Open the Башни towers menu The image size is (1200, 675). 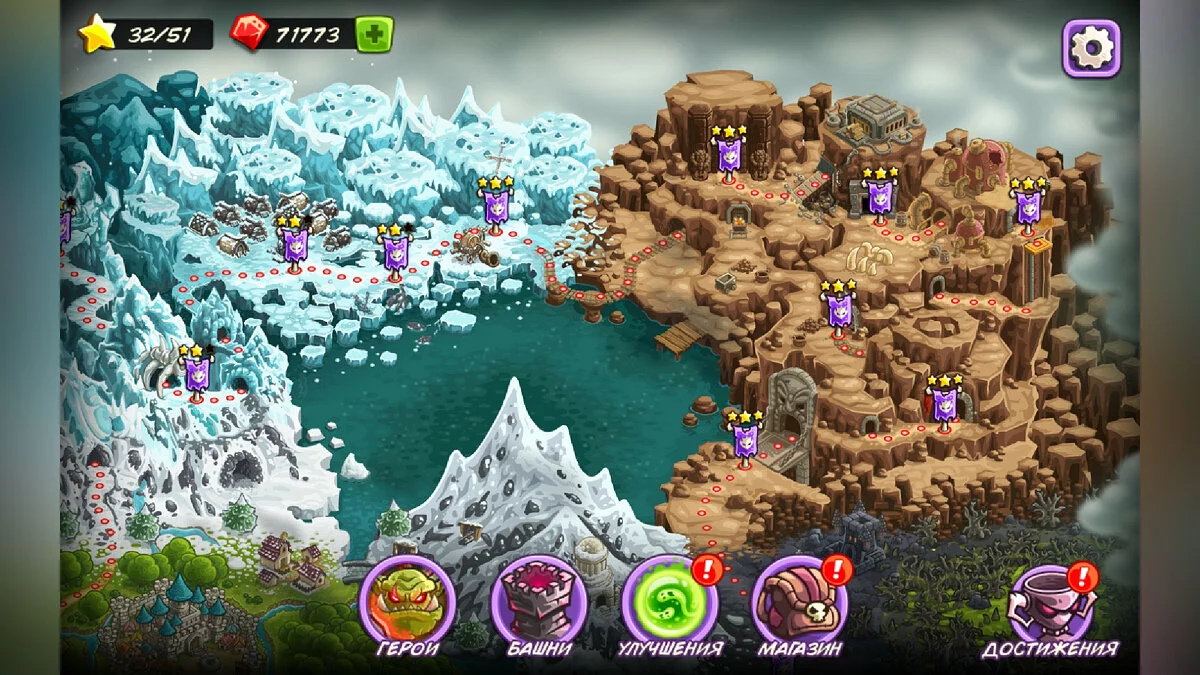coord(538,603)
